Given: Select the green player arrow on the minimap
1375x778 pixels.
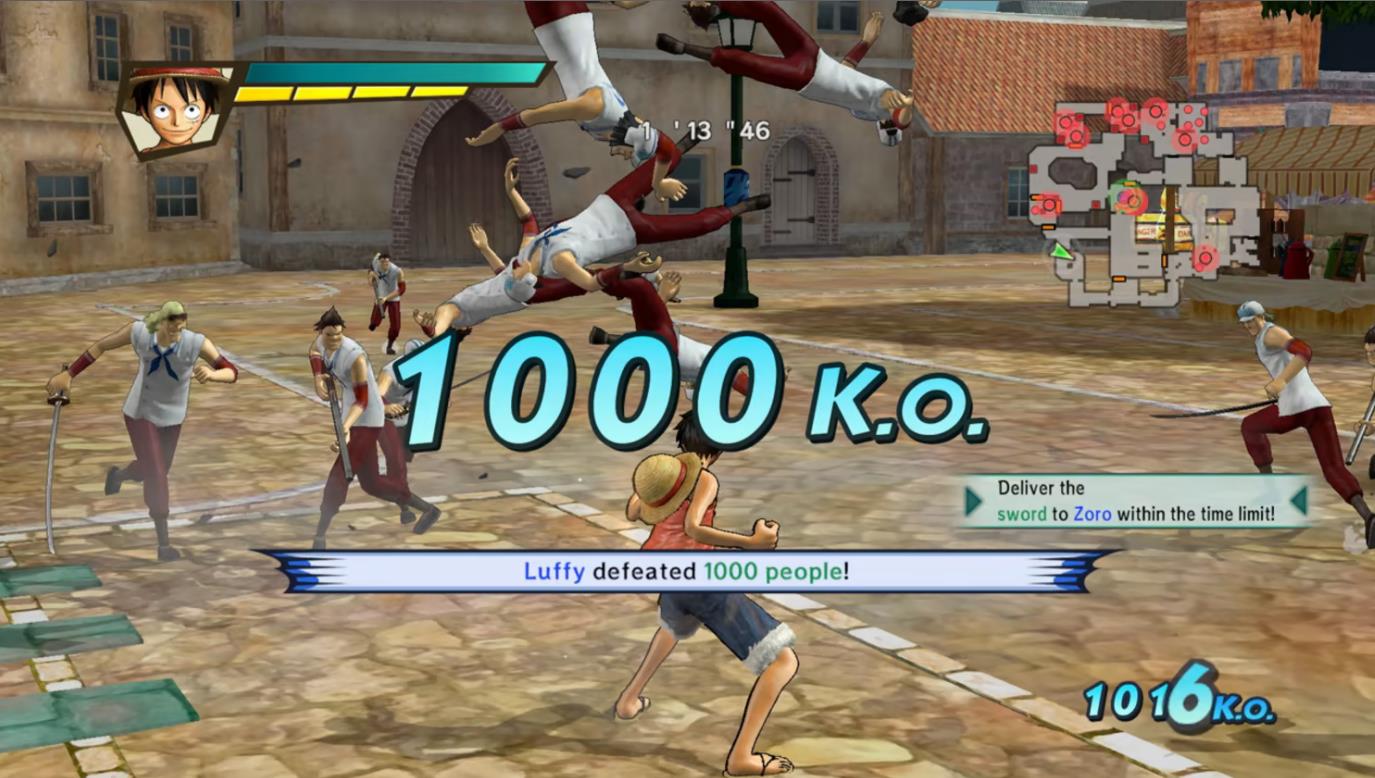Looking at the screenshot, I should point(1060,253).
